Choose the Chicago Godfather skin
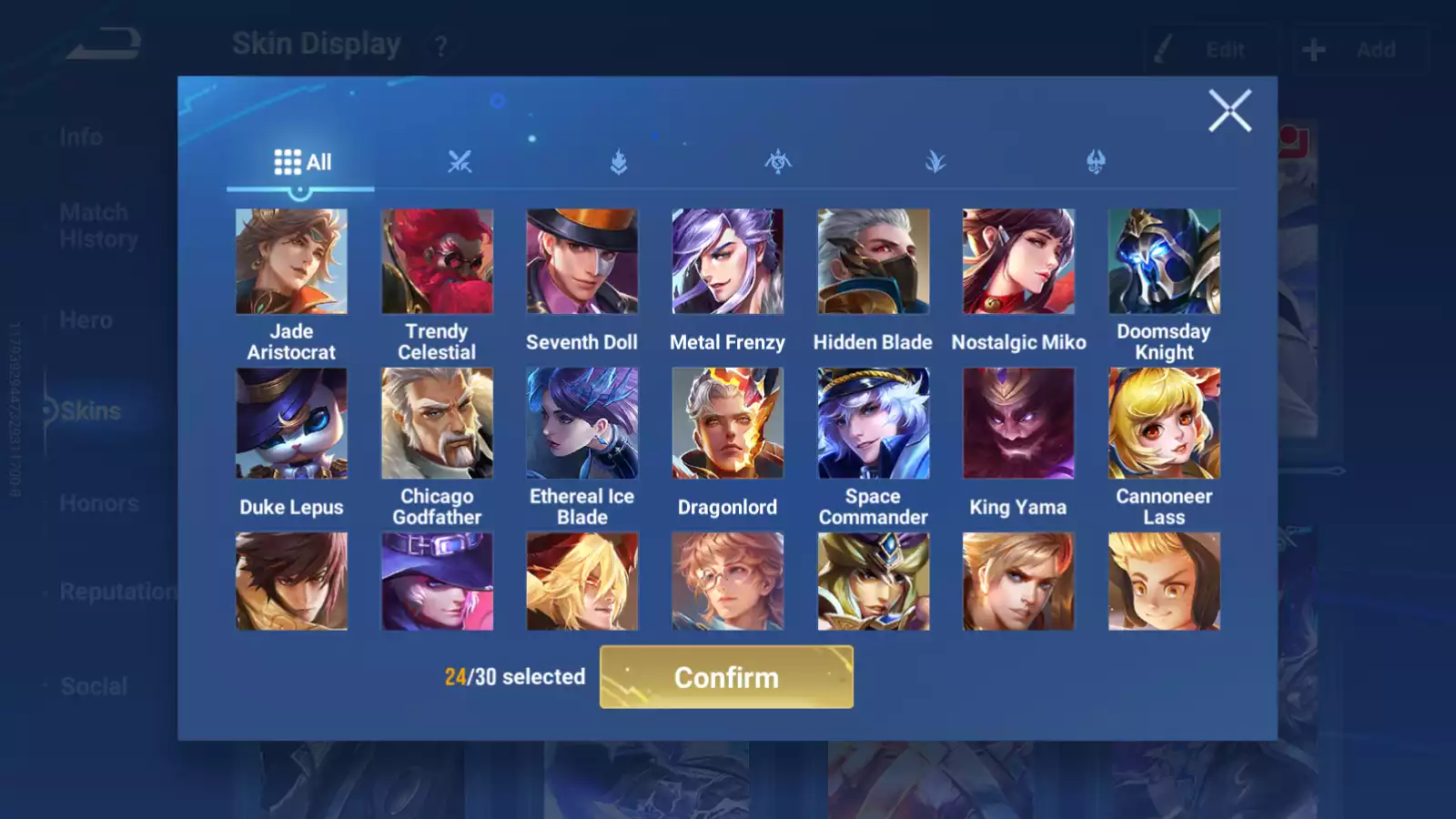Screen dimensions: 1456x819 pos(437,424)
